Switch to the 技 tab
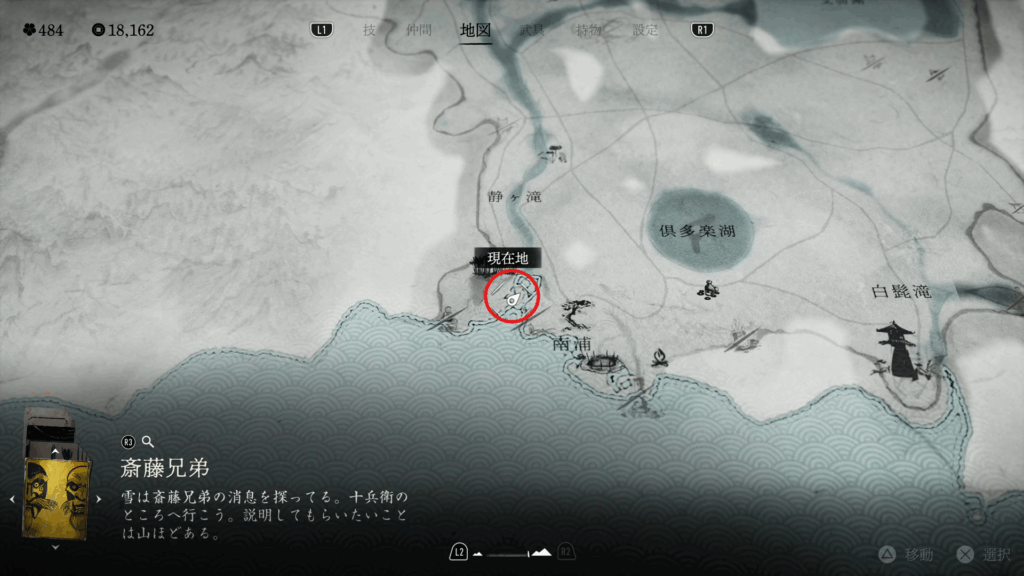1024x576 pixels. pyautogui.click(x=370, y=30)
